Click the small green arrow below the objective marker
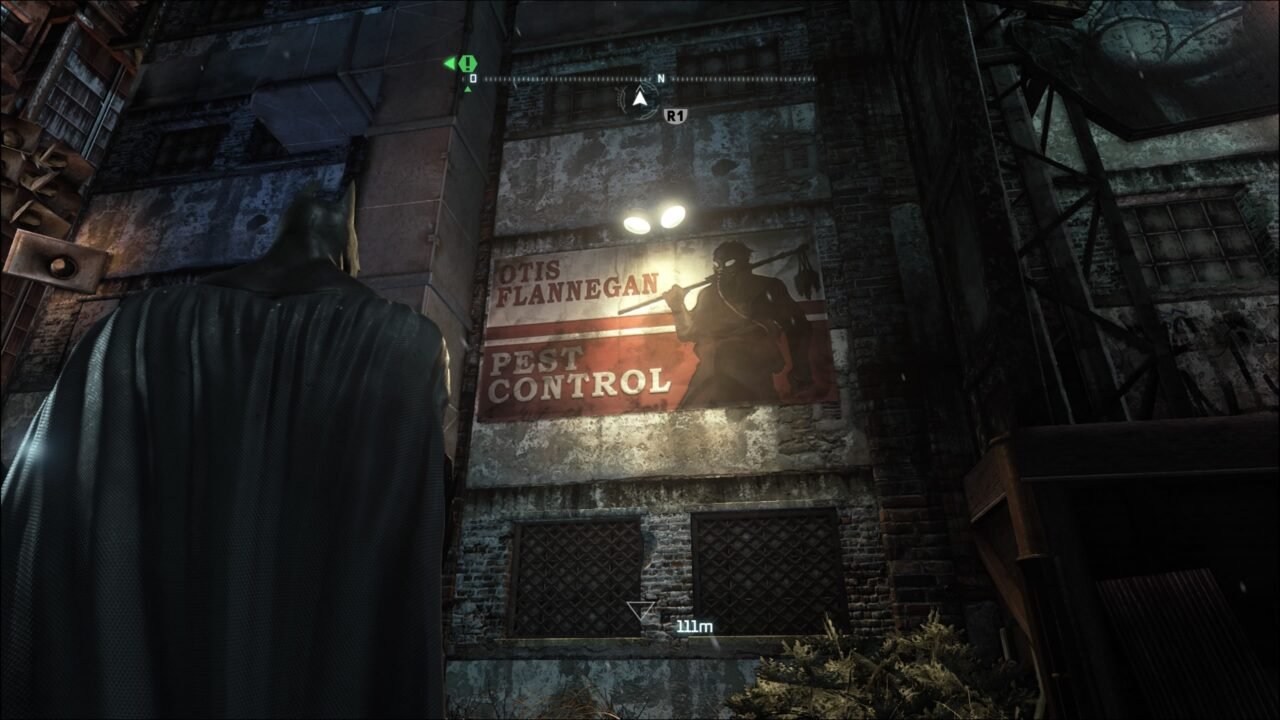The width and height of the screenshot is (1280, 720). 467,90
